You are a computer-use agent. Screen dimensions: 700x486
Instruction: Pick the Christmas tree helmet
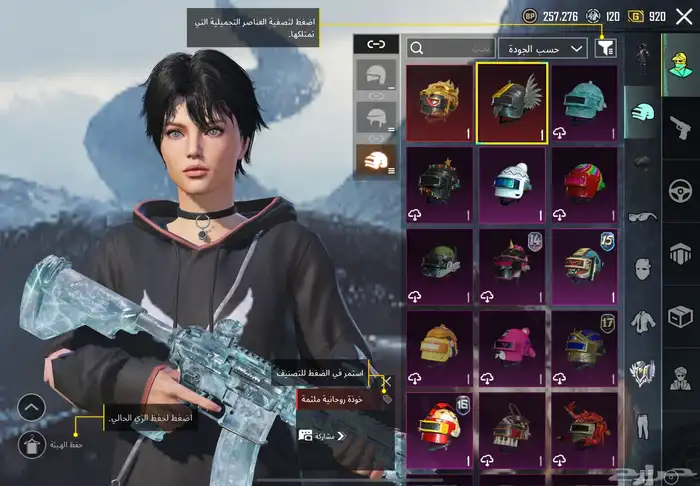click(x=439, y=185)
